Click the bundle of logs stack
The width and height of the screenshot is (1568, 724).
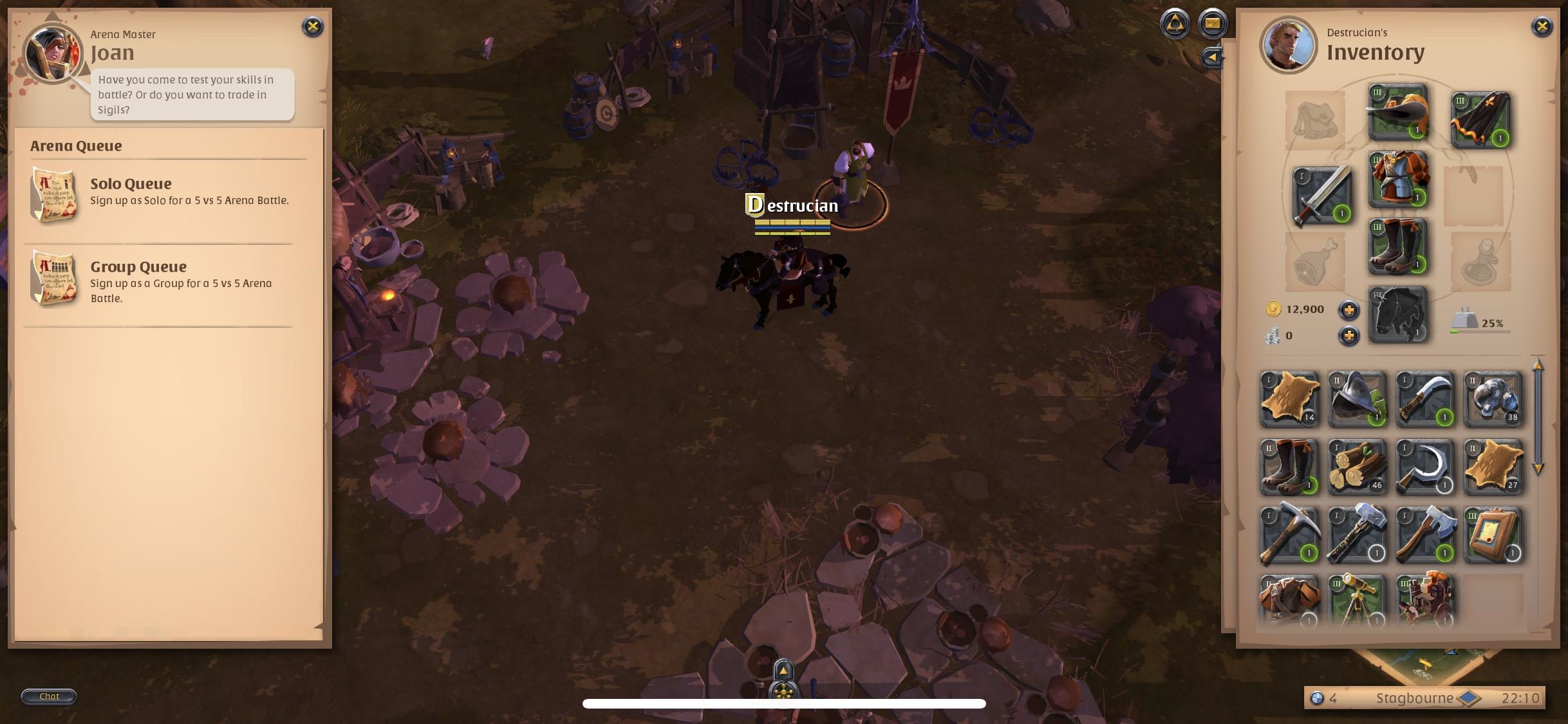pos(1358,467)
